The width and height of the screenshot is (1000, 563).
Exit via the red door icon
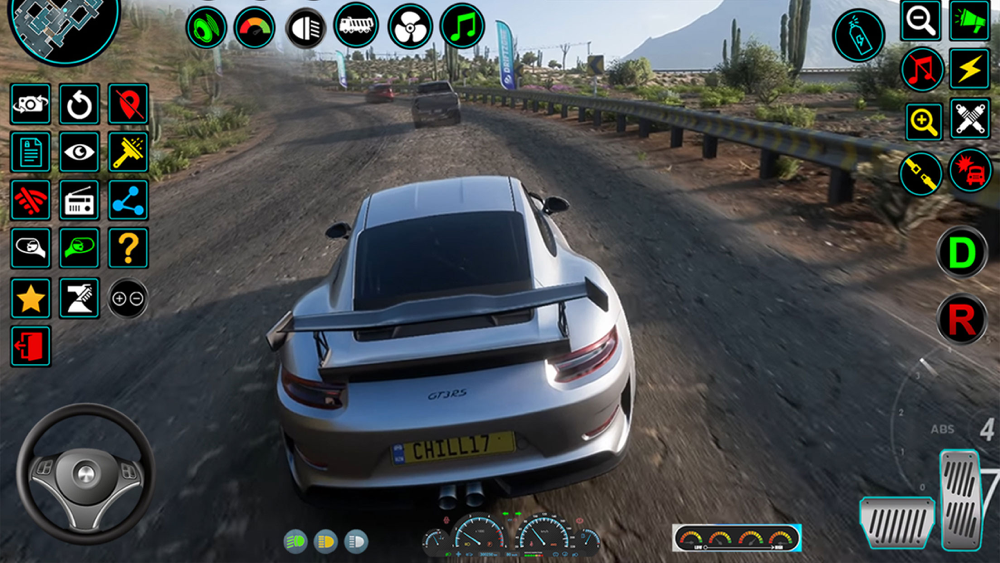[x=31, y=346]
